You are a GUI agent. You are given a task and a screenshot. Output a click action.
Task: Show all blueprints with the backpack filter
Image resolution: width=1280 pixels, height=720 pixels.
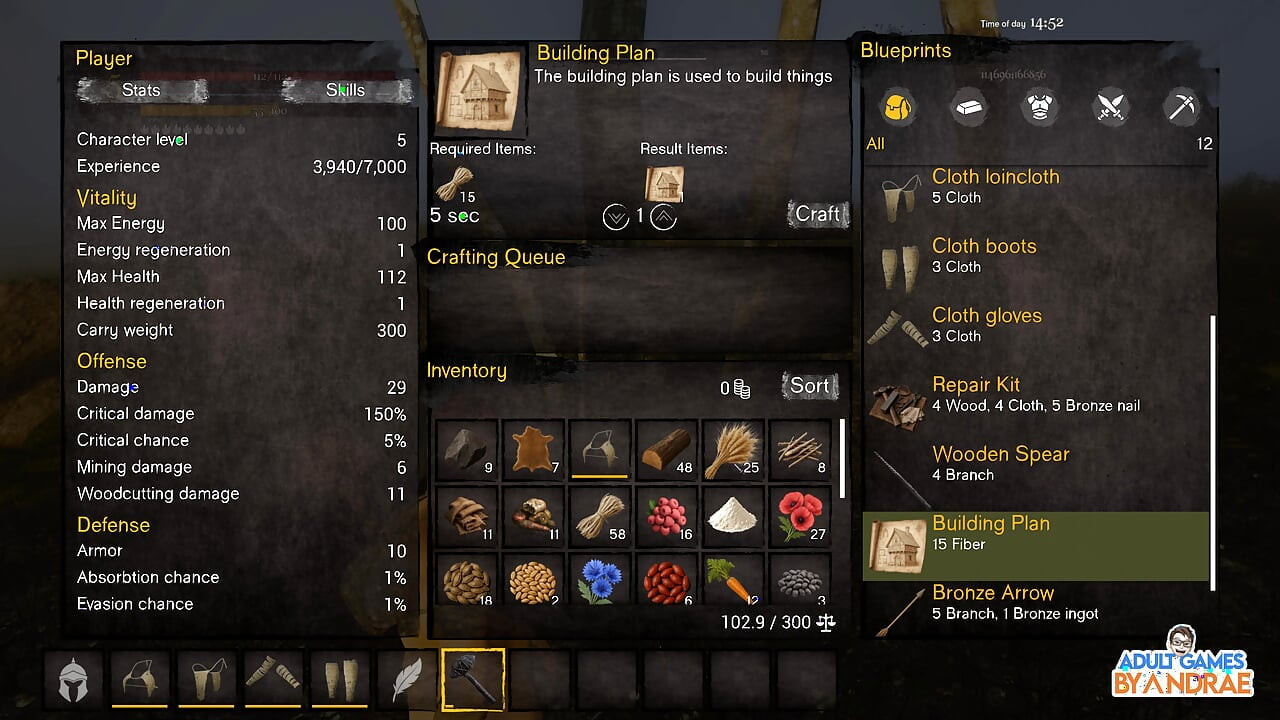point(897,107)
